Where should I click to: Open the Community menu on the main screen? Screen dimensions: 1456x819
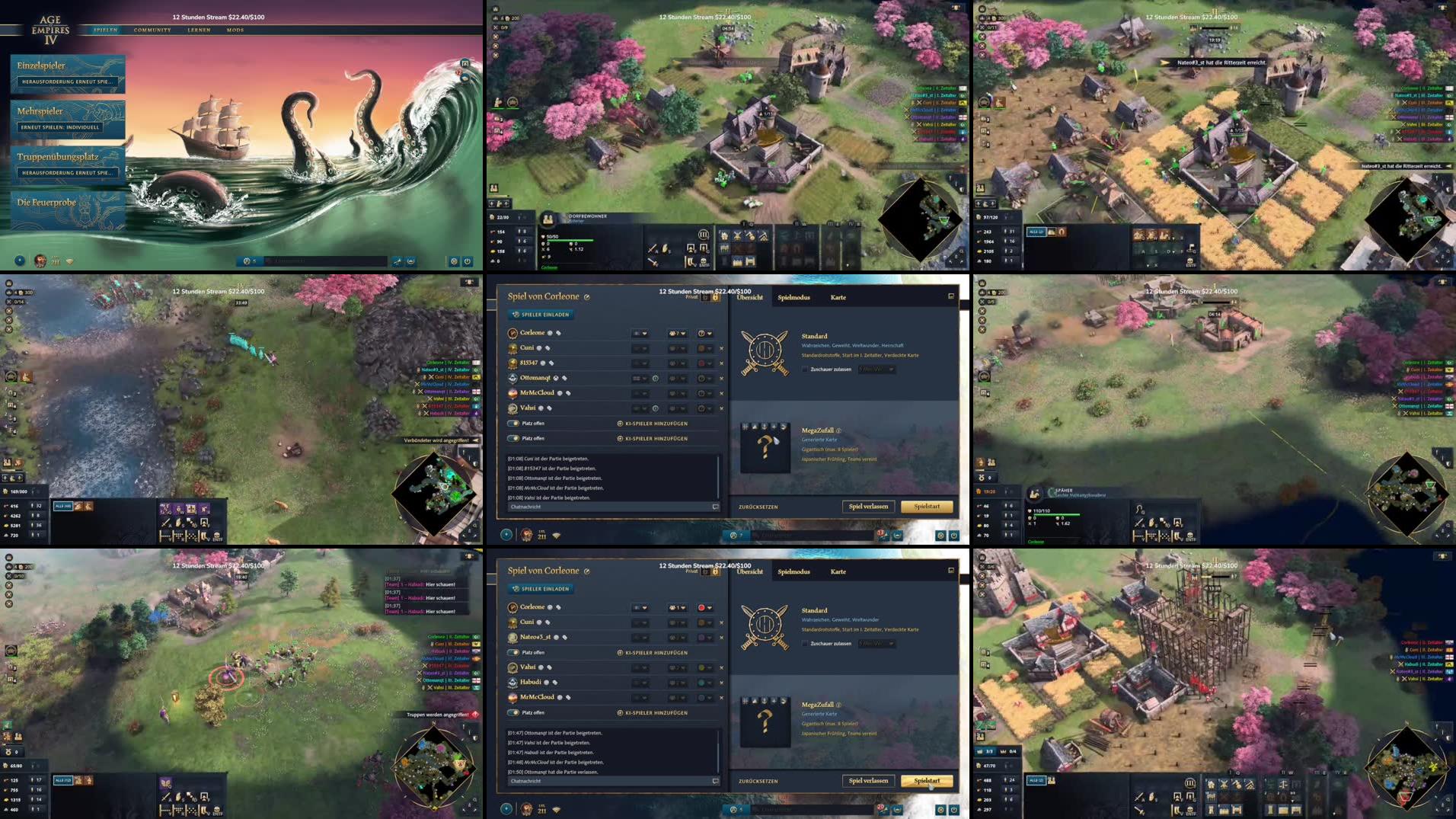coord(150,30)
